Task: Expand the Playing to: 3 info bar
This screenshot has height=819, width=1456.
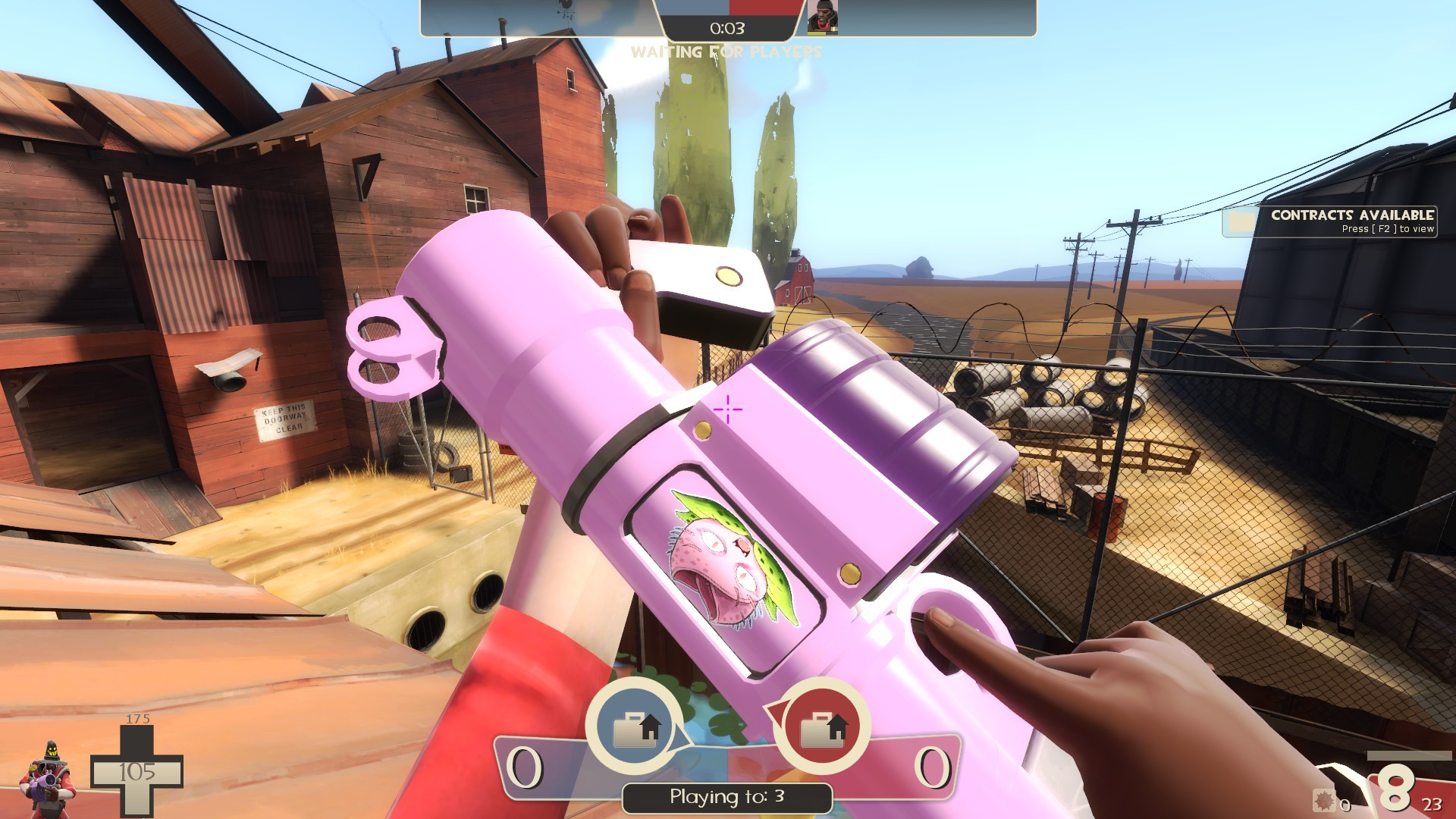Action: (x=726, y=796)
